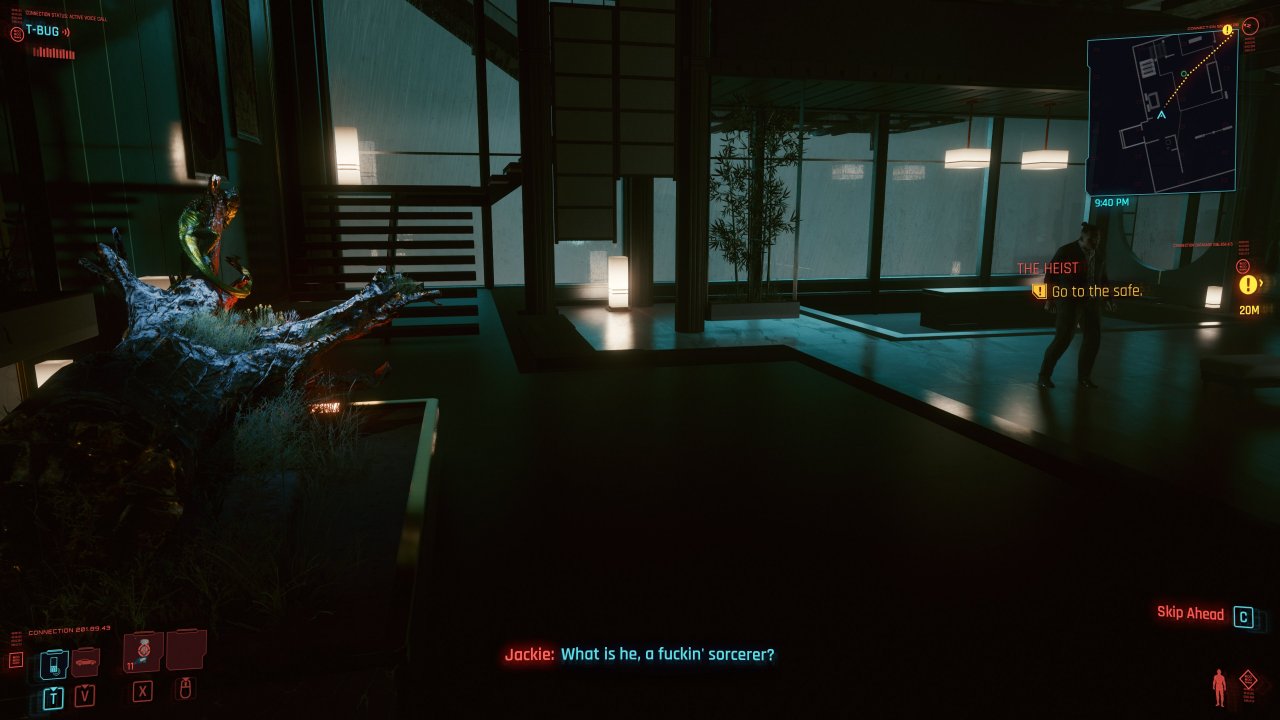Expand the mouse-button grenade control indicator

pos(185,691)
